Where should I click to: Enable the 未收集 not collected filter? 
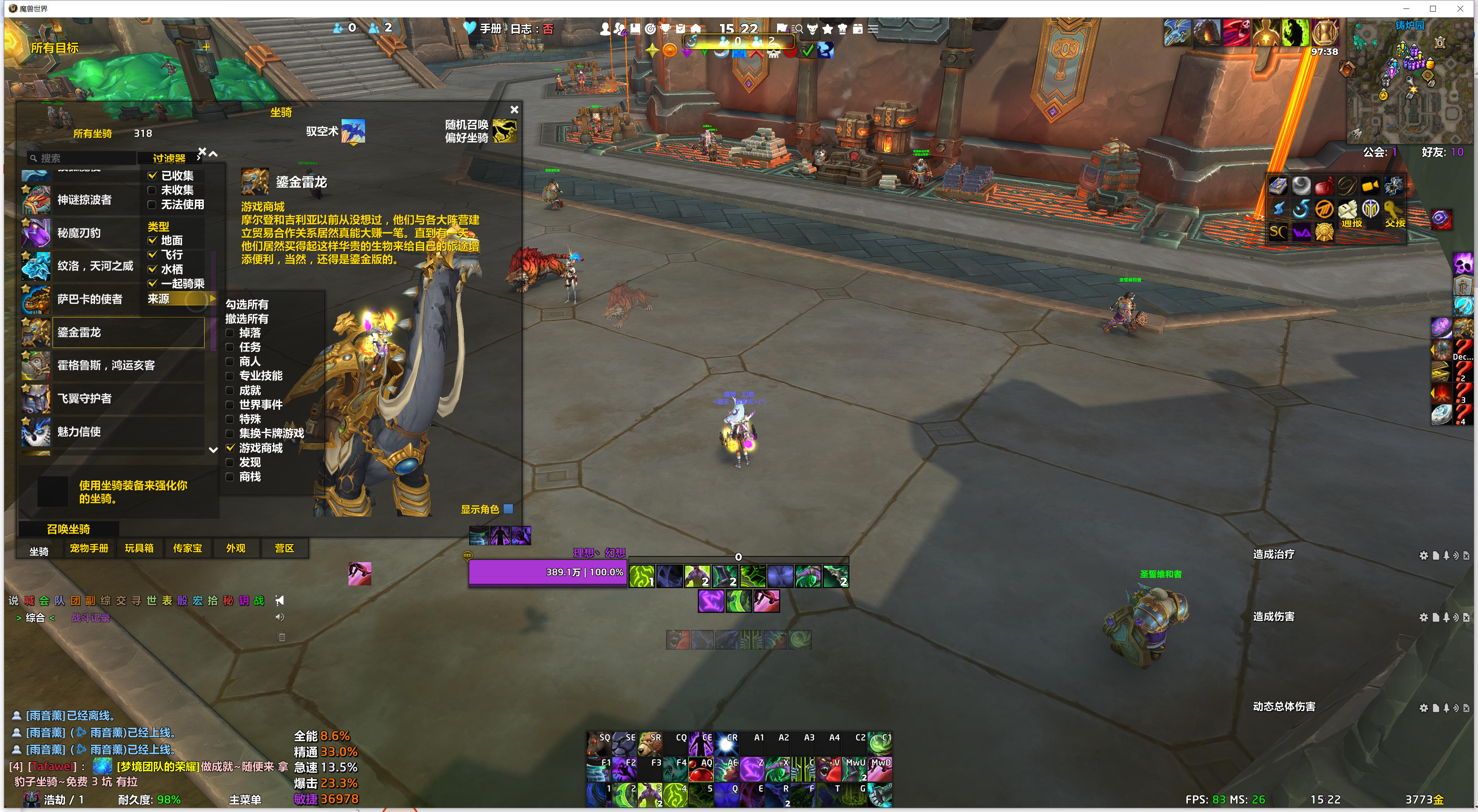[153, 190]
